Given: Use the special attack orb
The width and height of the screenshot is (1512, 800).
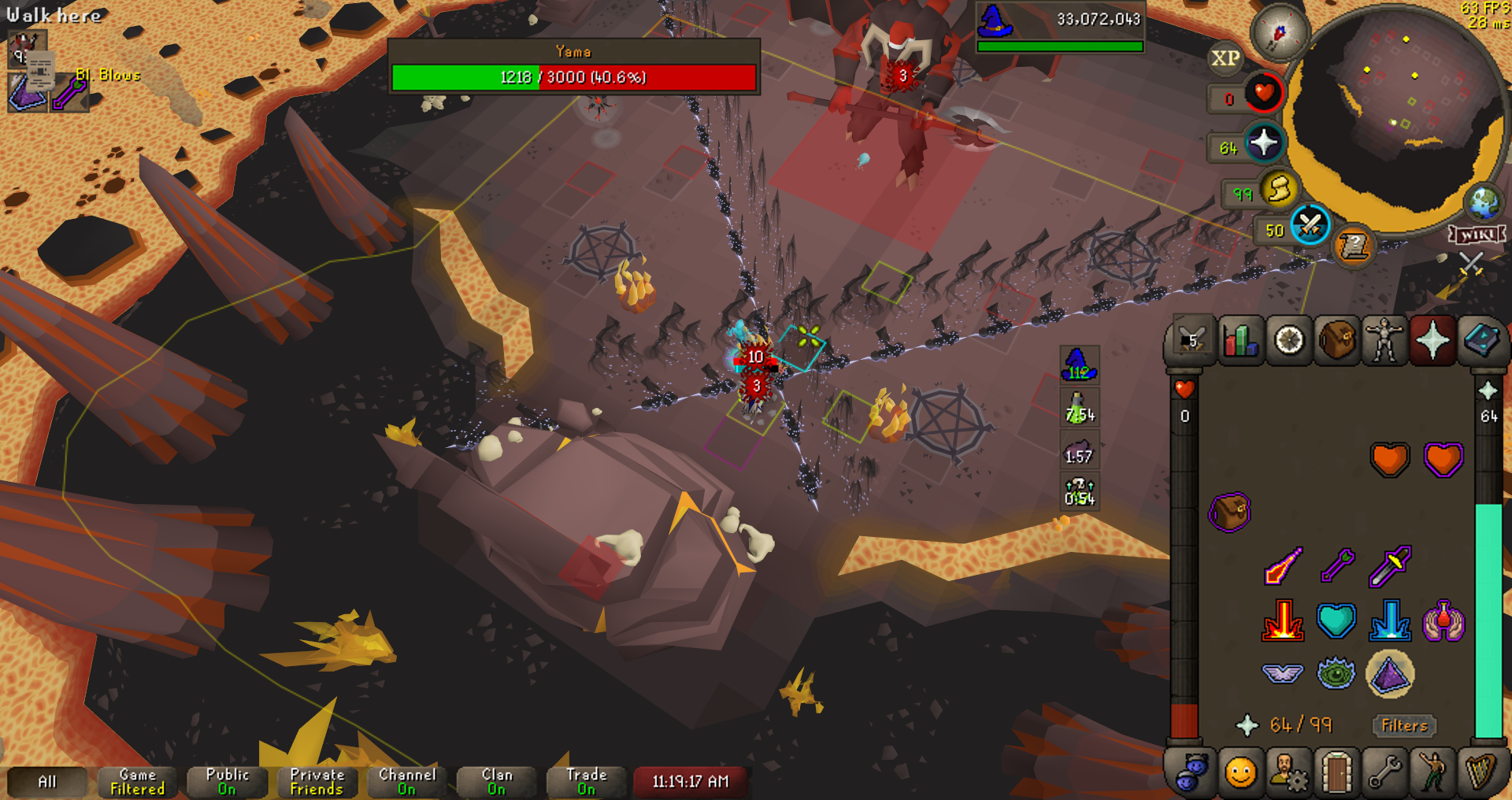Looking at the screenshot, I should click(x=1310, y=226).
